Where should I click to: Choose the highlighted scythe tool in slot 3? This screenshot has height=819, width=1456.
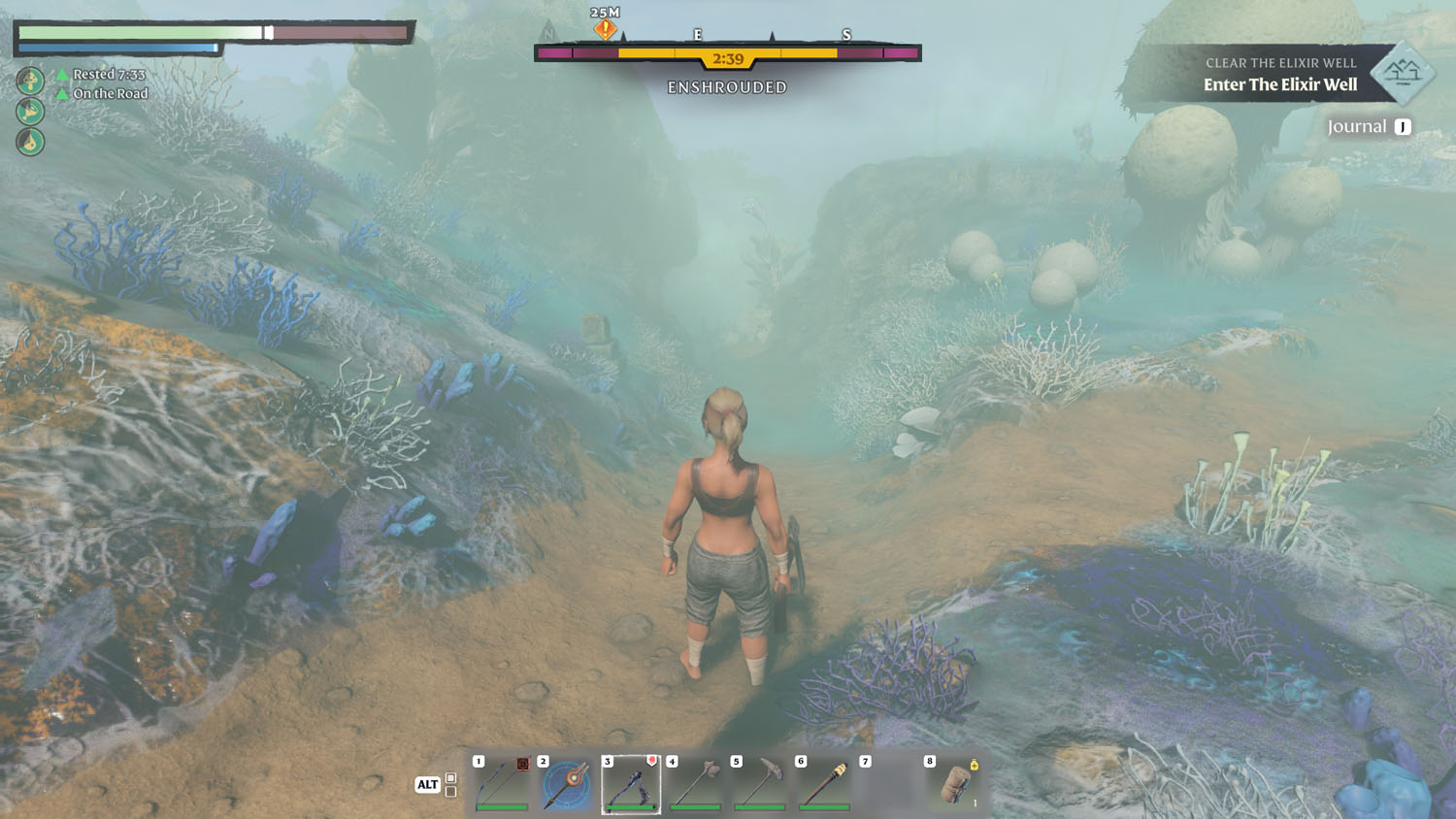(631, 784)
